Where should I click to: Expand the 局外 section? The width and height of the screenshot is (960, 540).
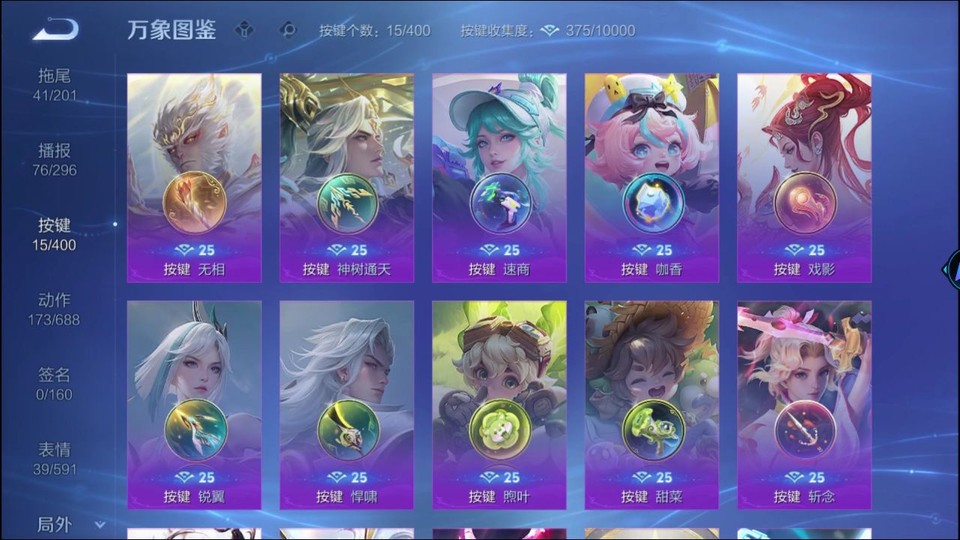[68, 524]
